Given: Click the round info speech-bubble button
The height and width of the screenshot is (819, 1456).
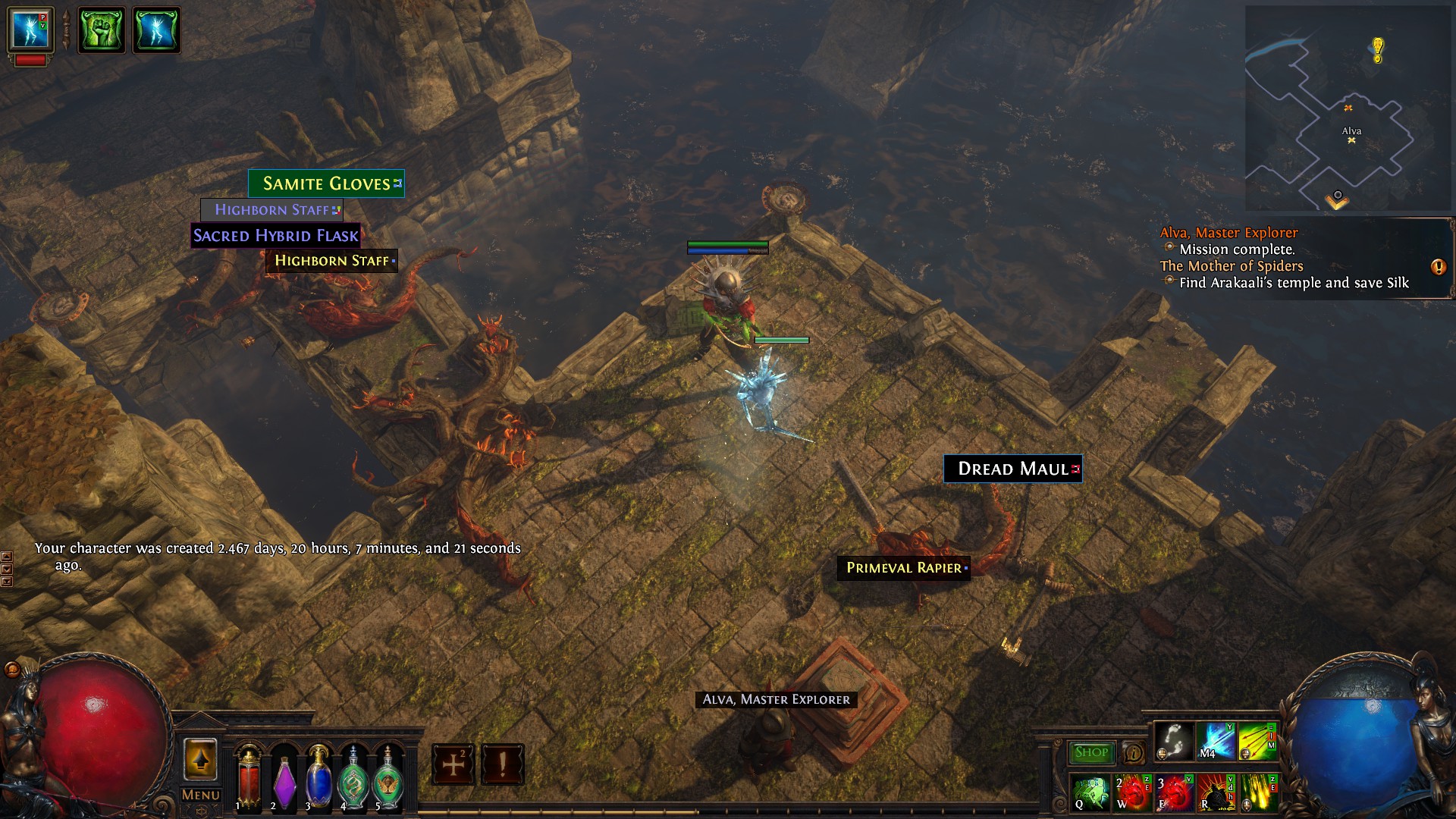Looking at the screenshot, I should click(1134, 753).
